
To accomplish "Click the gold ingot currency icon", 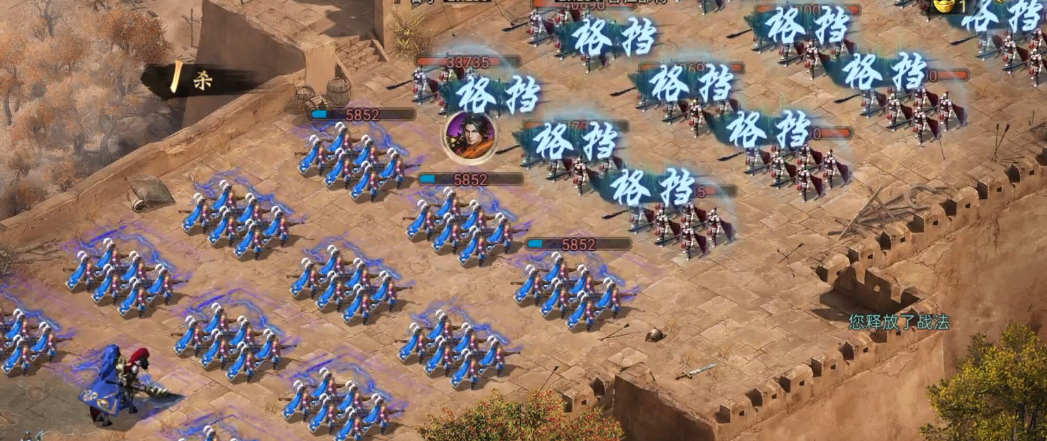I will 943,6.
